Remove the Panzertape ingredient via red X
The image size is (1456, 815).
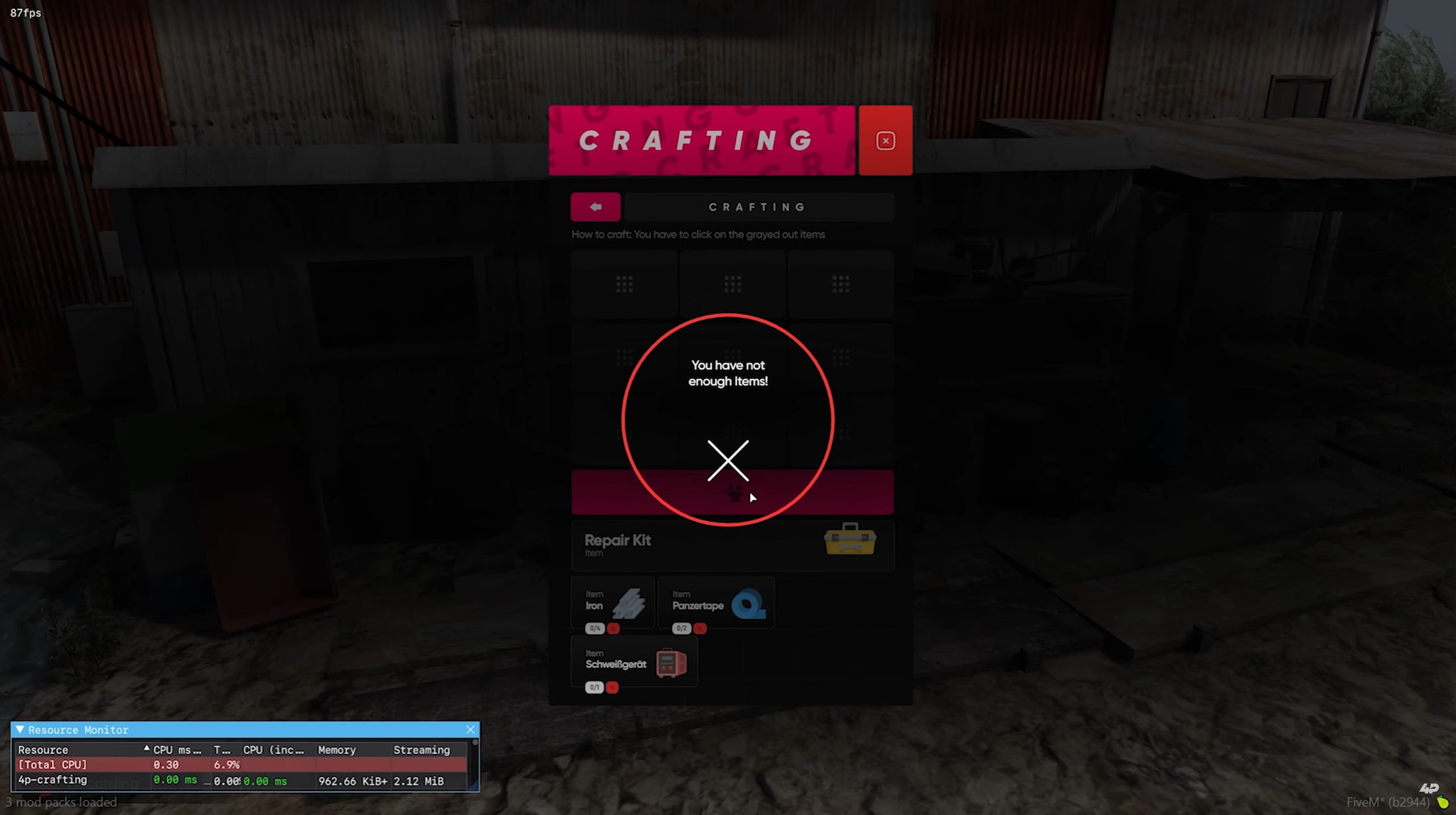pyautogui.click(x=700, y=629)
